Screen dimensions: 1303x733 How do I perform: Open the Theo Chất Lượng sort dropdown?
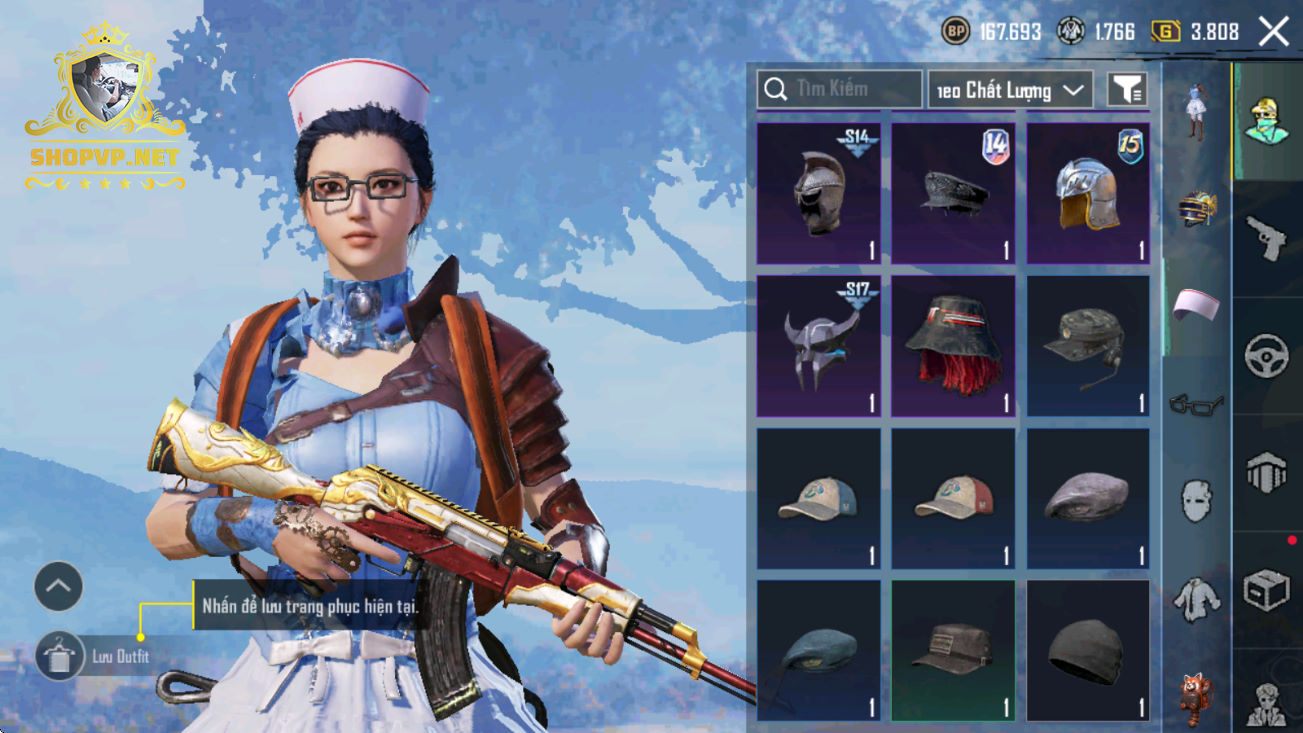[1010, 90]
